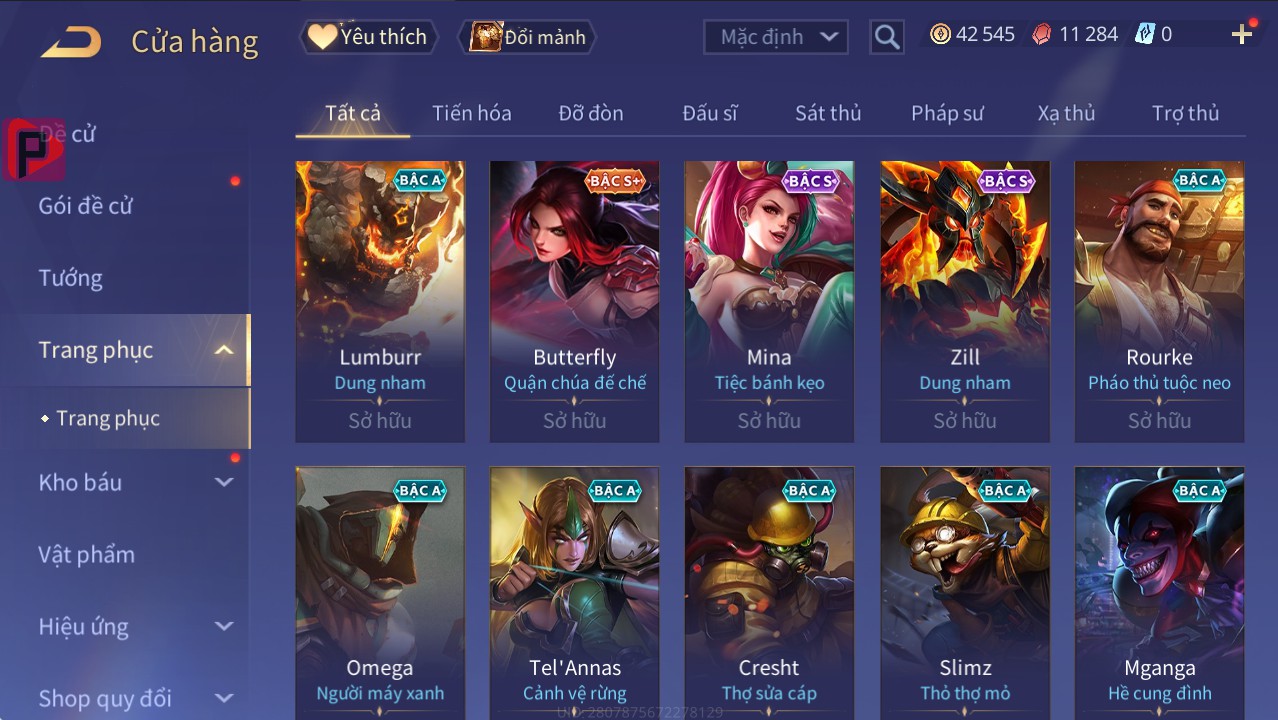Expand the Mặc định sort dropdown
The image size is (1278, 720).
777,37
